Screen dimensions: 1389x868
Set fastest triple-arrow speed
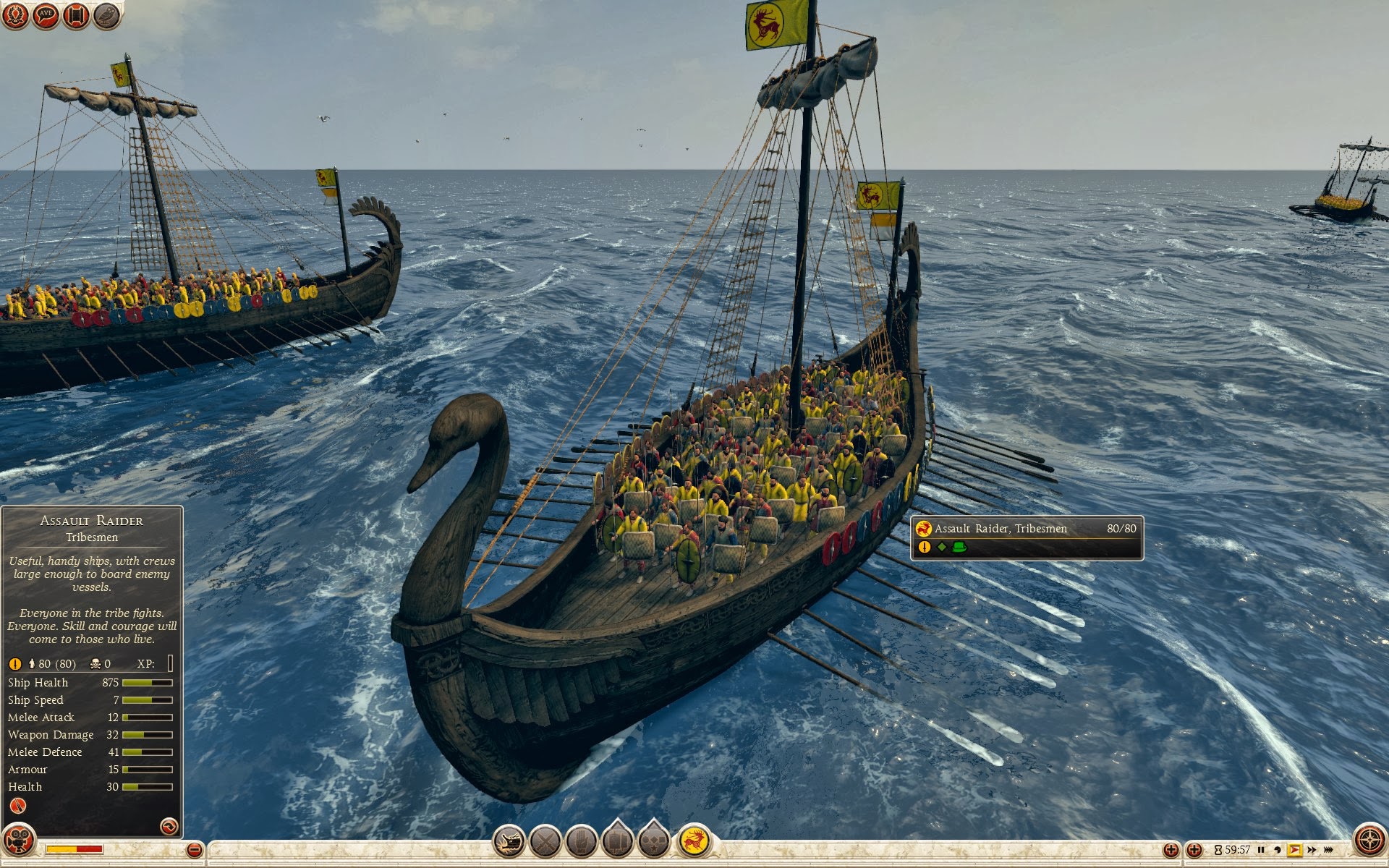[x=1329, y=850]
